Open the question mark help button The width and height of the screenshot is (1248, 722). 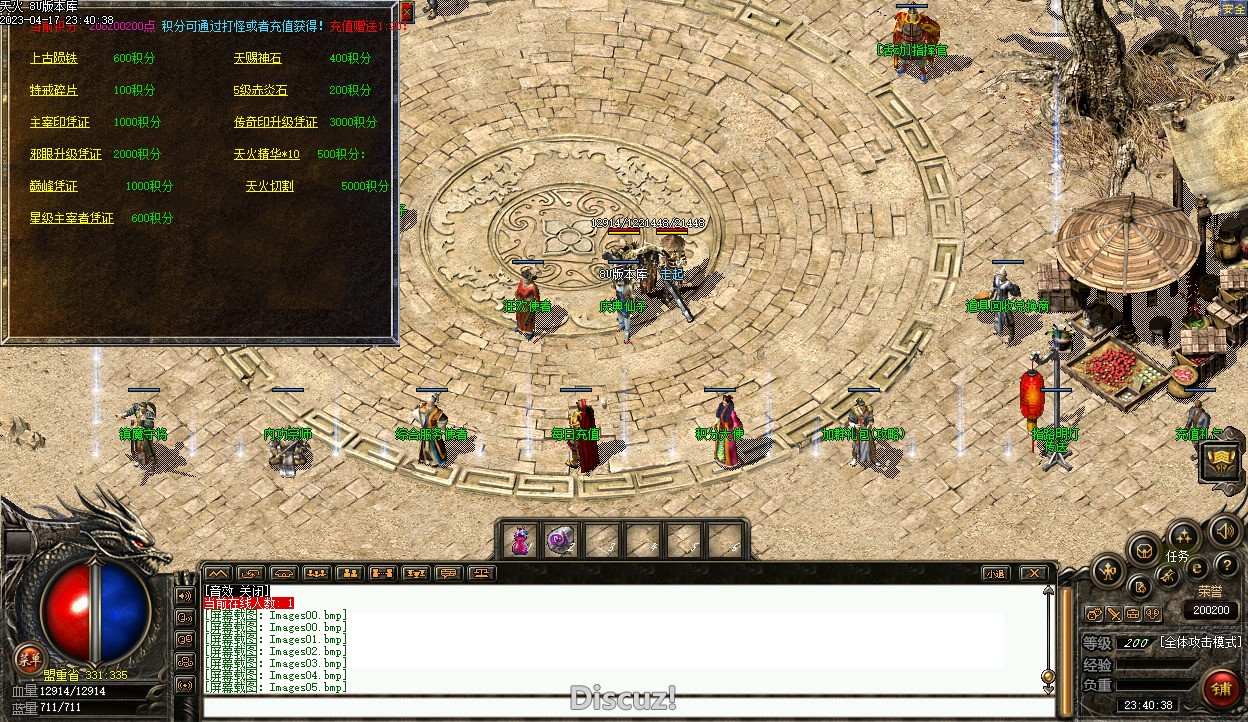point(1226,567)
